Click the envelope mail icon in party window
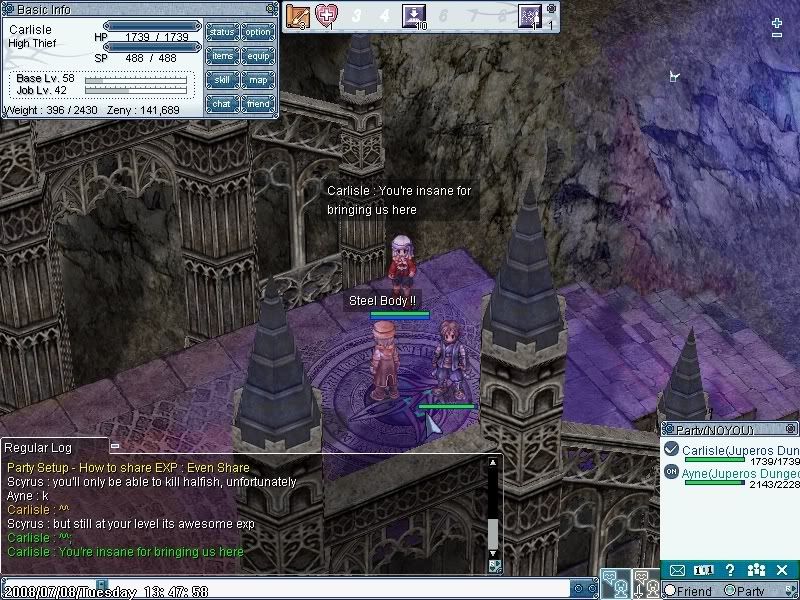Viewport: 800px width, 600px height. 677,570
